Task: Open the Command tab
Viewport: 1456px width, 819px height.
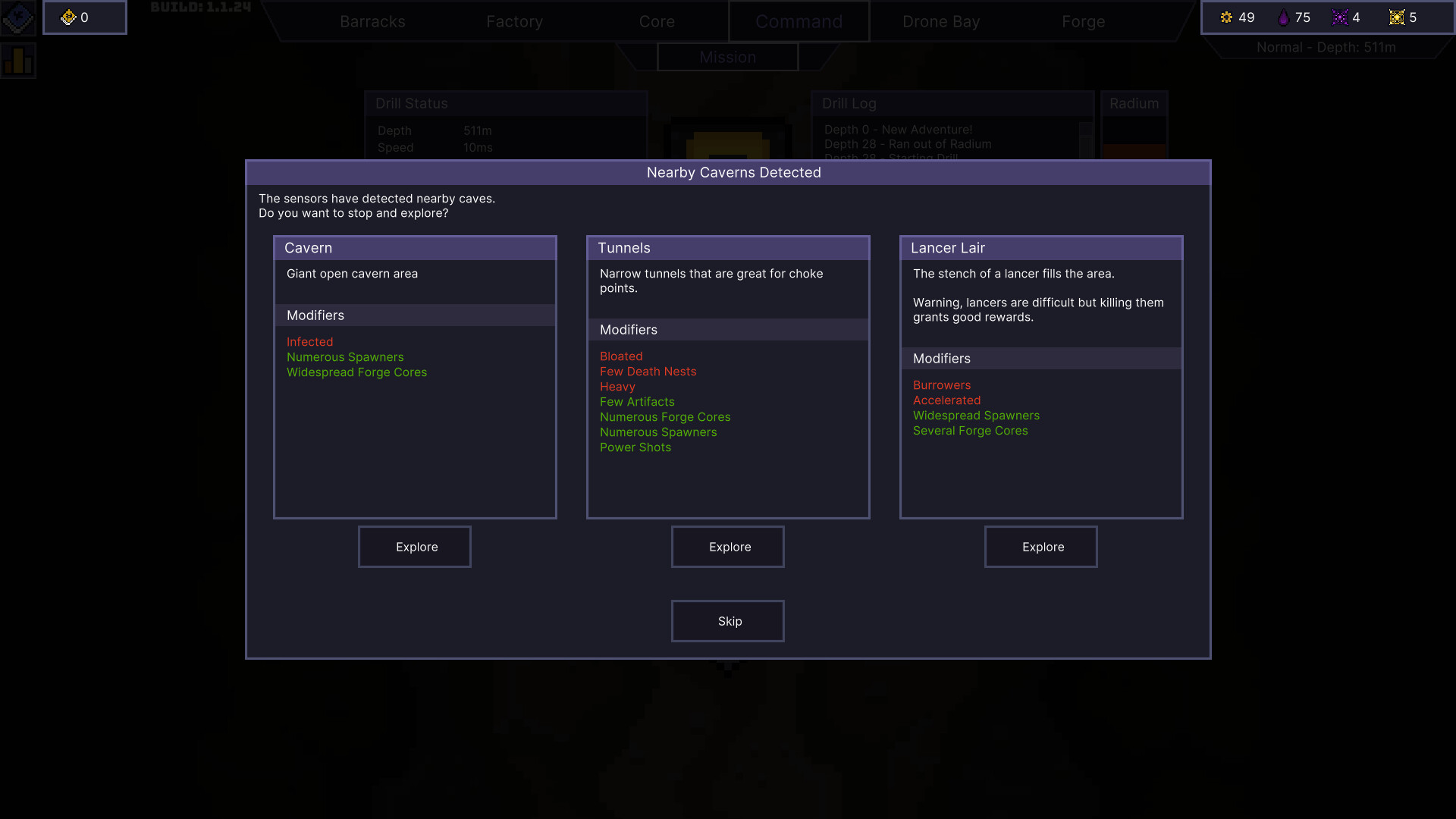Action: 799,21
